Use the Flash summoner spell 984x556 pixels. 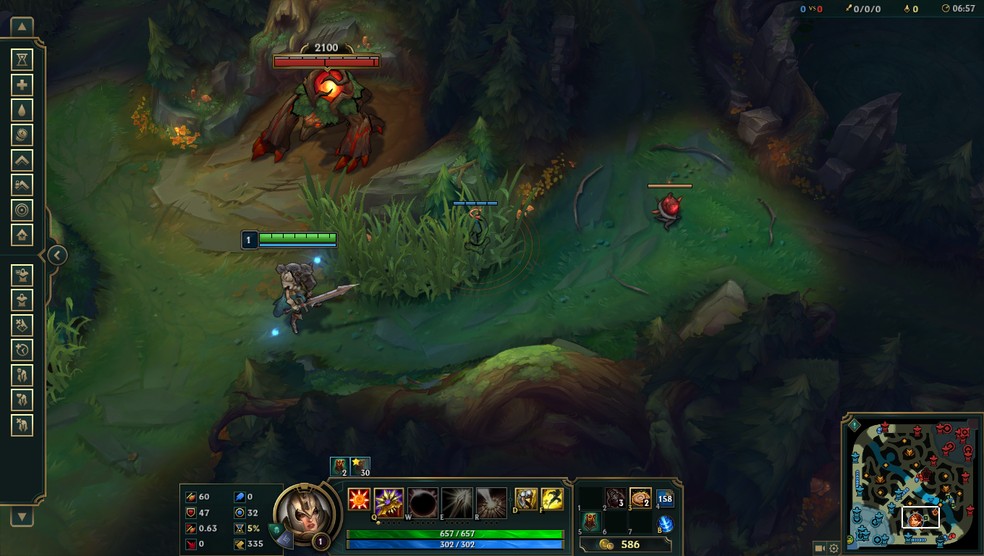coord(552,499)
